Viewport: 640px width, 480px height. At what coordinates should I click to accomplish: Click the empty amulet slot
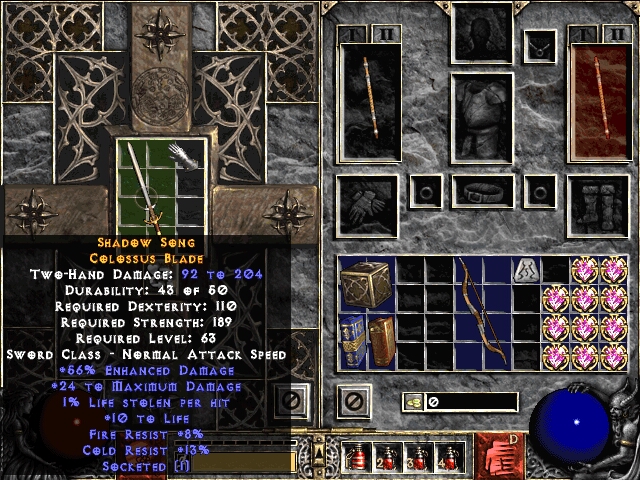[x=542, y=45]
